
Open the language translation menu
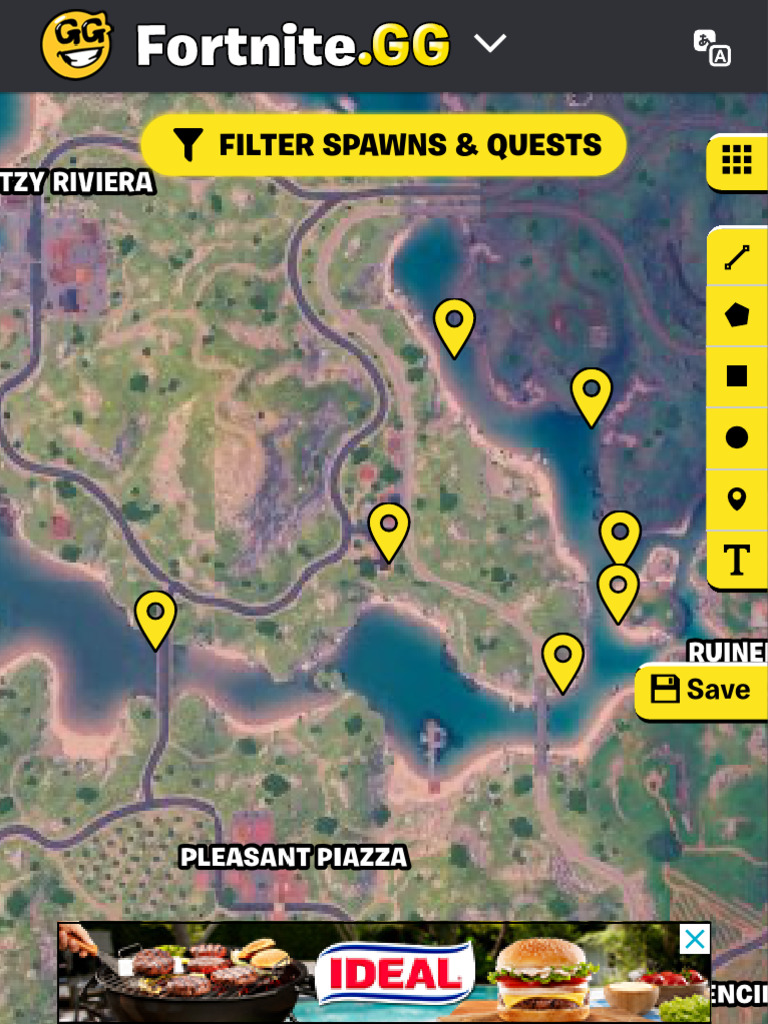[712, 46]
